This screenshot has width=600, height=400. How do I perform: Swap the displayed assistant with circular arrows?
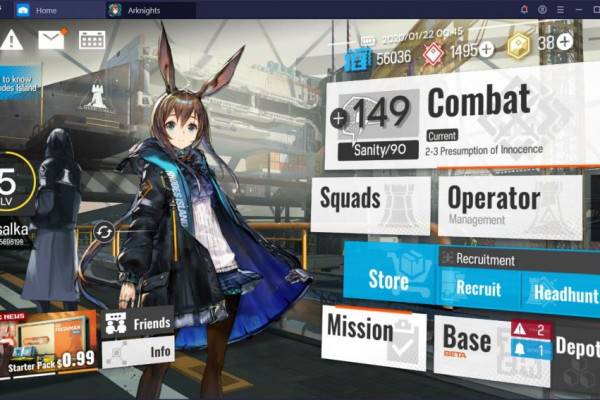point(104,232)
